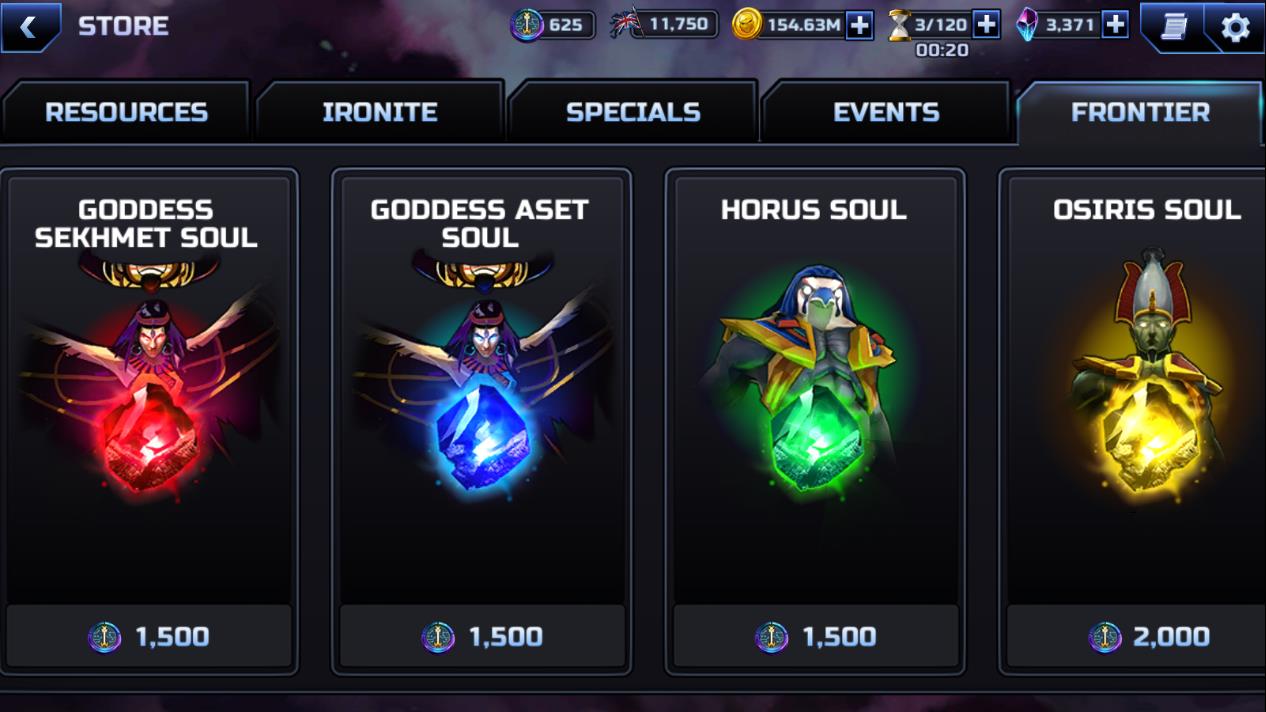Choose the Frontier tab
Image resolution: width=1266 pixels, height=712 pixels.
pos(1140,112)
